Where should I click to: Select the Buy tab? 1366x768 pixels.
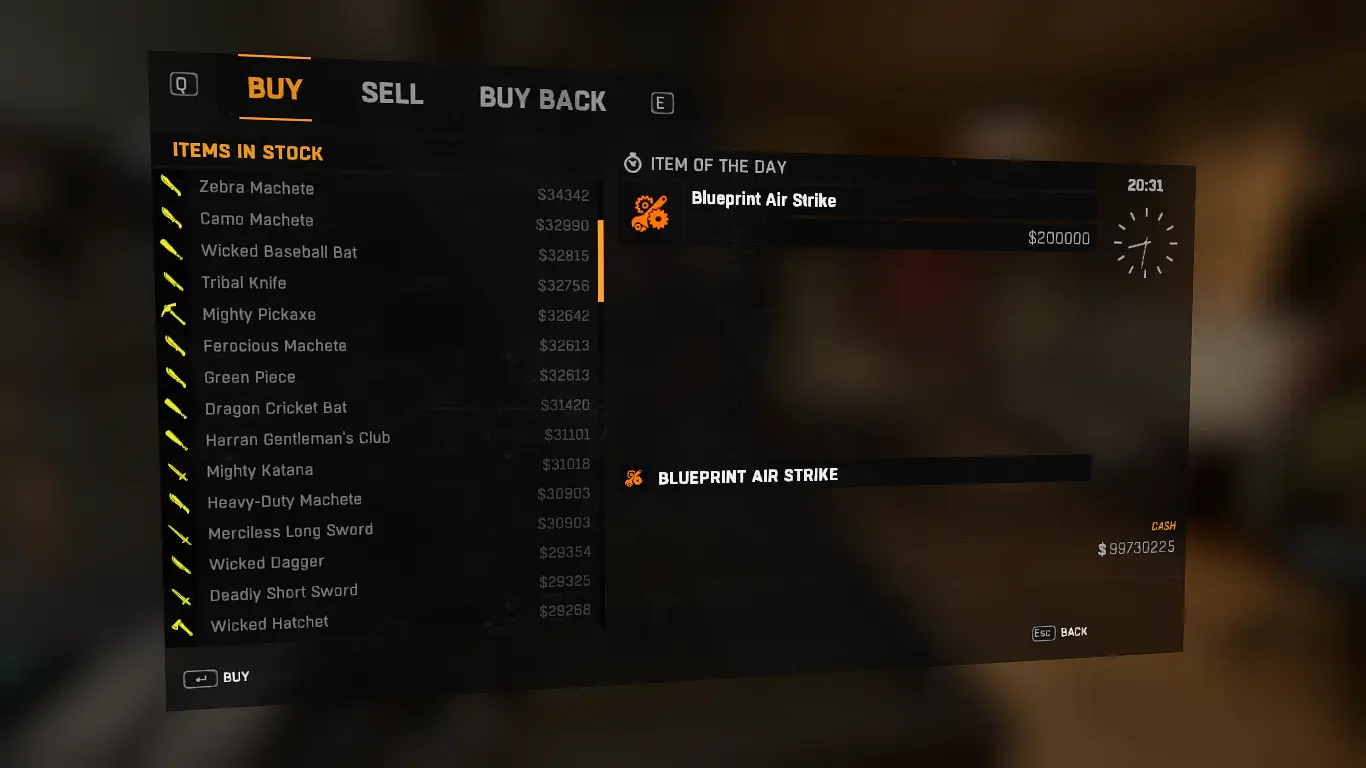pos(275,89)
